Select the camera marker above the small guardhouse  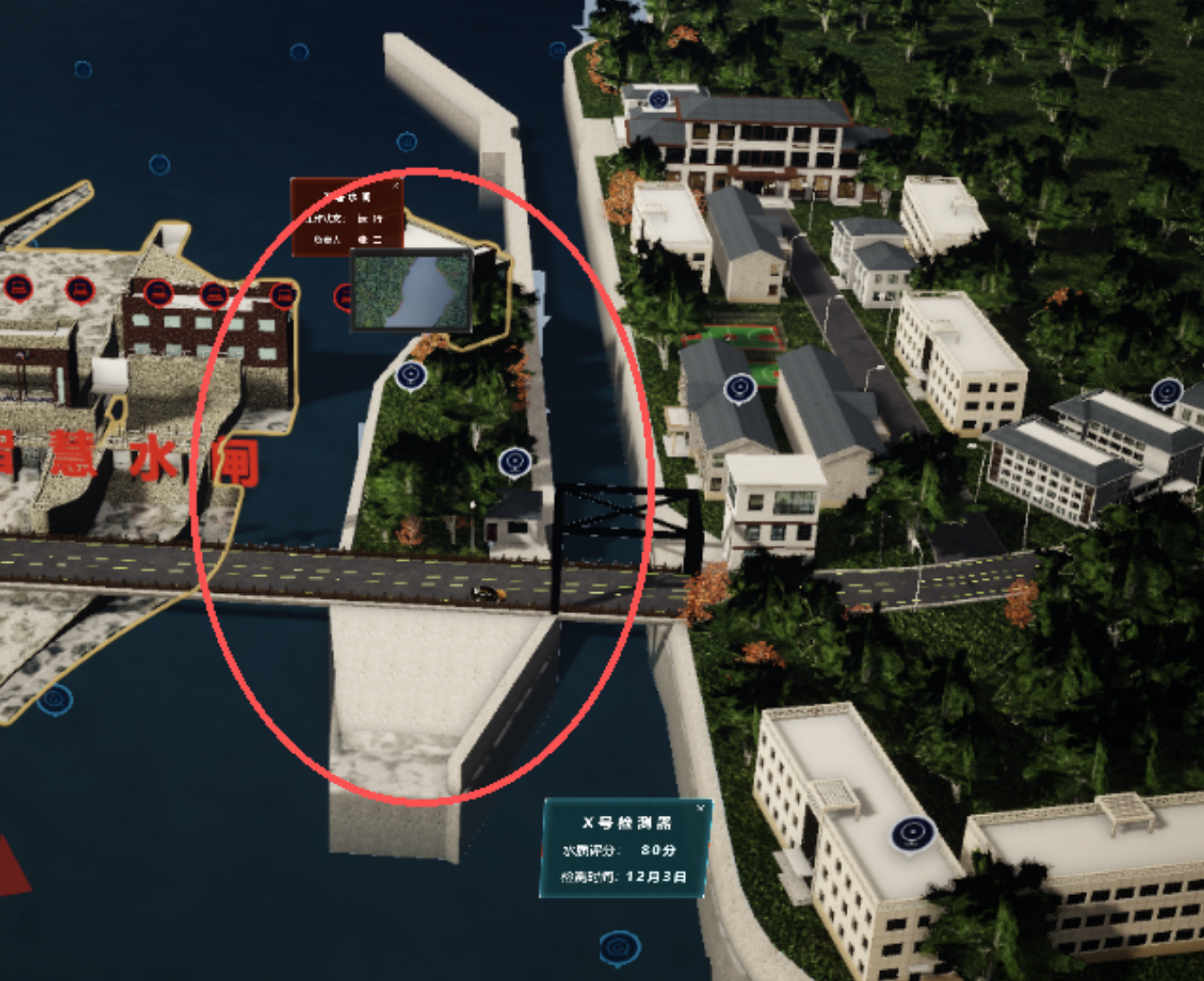tap(514, 462)
